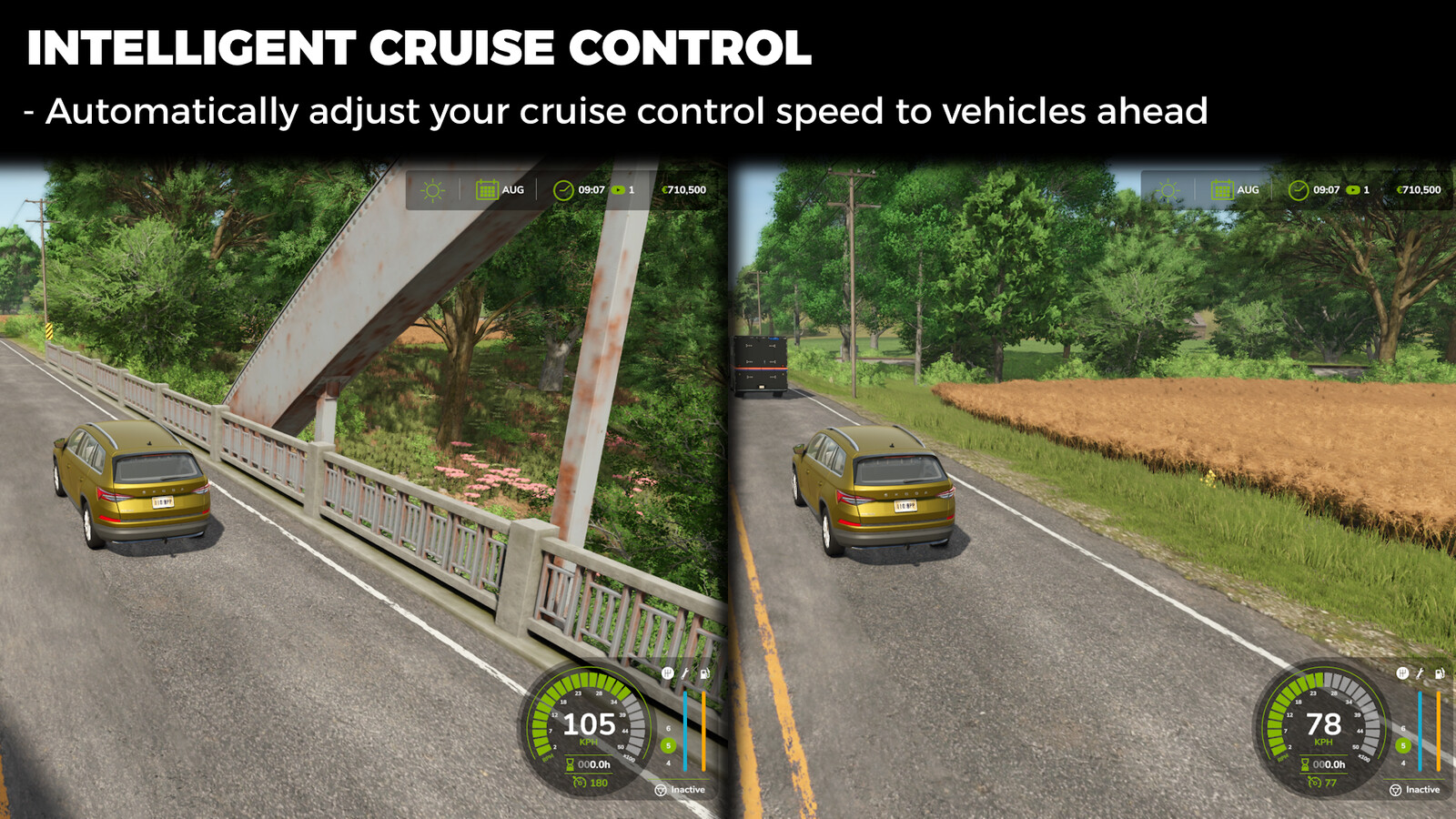Click the fuel pump icon on right dashboard

coord(1440,674)
